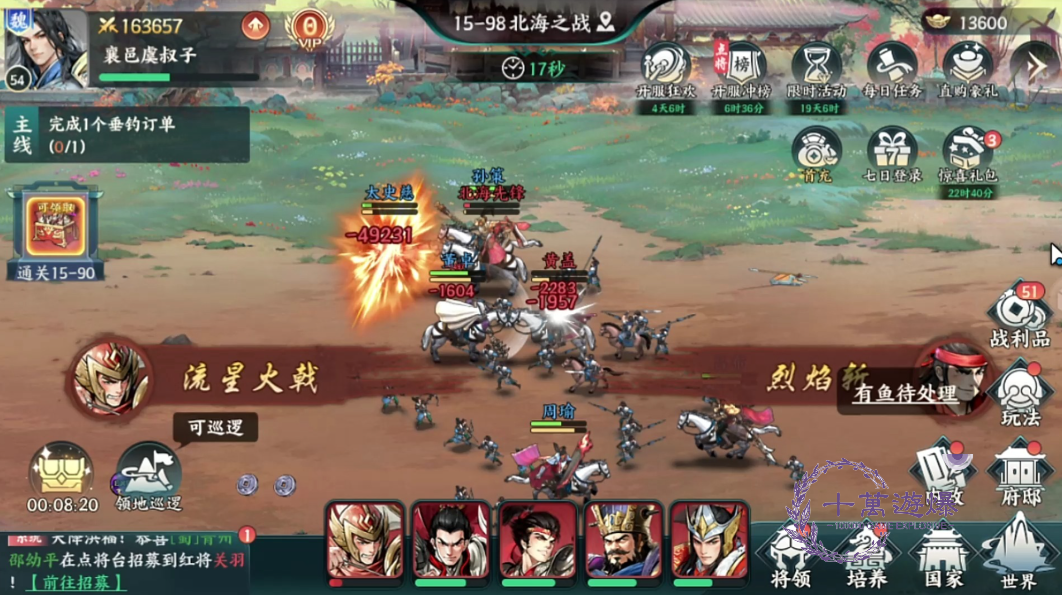The width and height of the screenshot is (1062, 595).
Task: Open the 开服冲榜 ranking event
Action: click(738, 70)
